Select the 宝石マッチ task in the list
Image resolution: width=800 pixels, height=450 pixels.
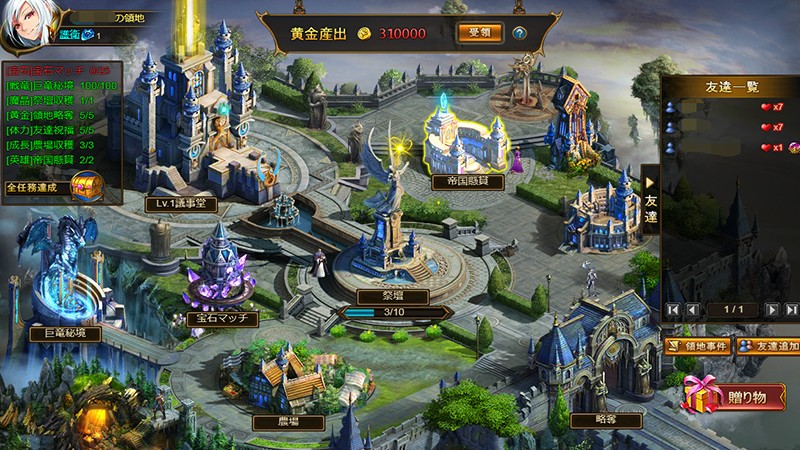point(55,71)
